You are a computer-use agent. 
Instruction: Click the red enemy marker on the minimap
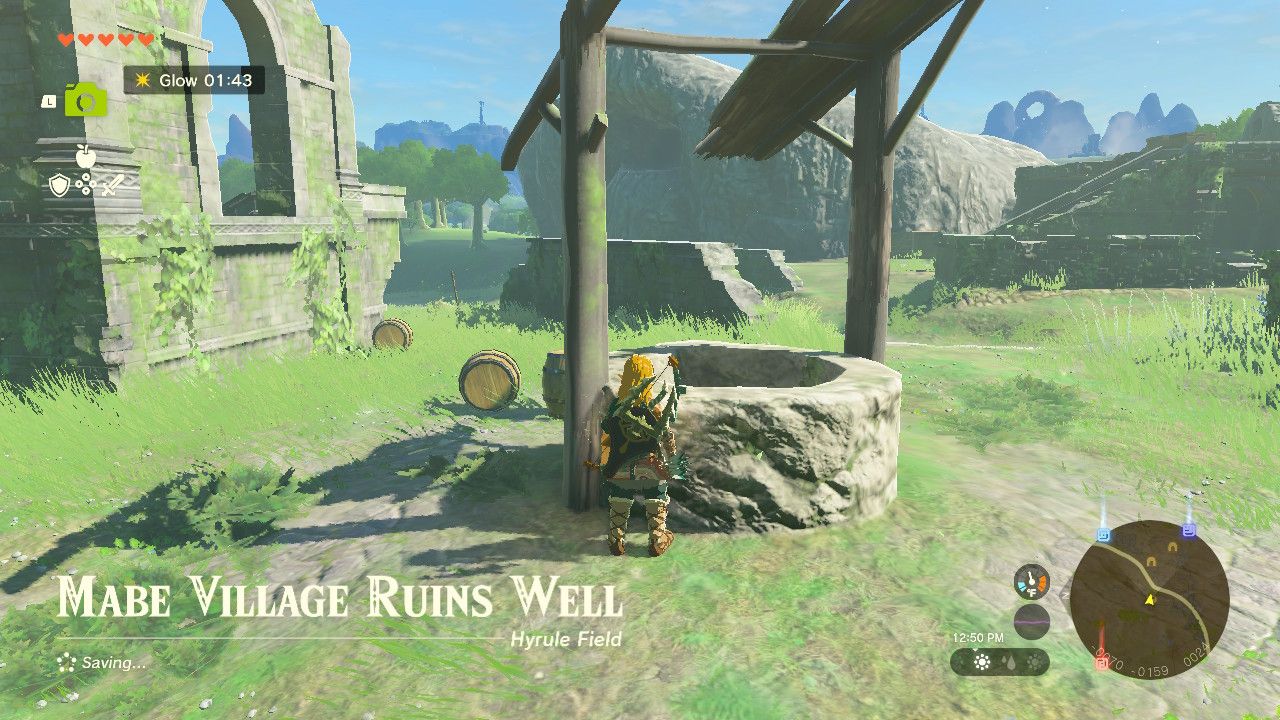coord(1101,663)
